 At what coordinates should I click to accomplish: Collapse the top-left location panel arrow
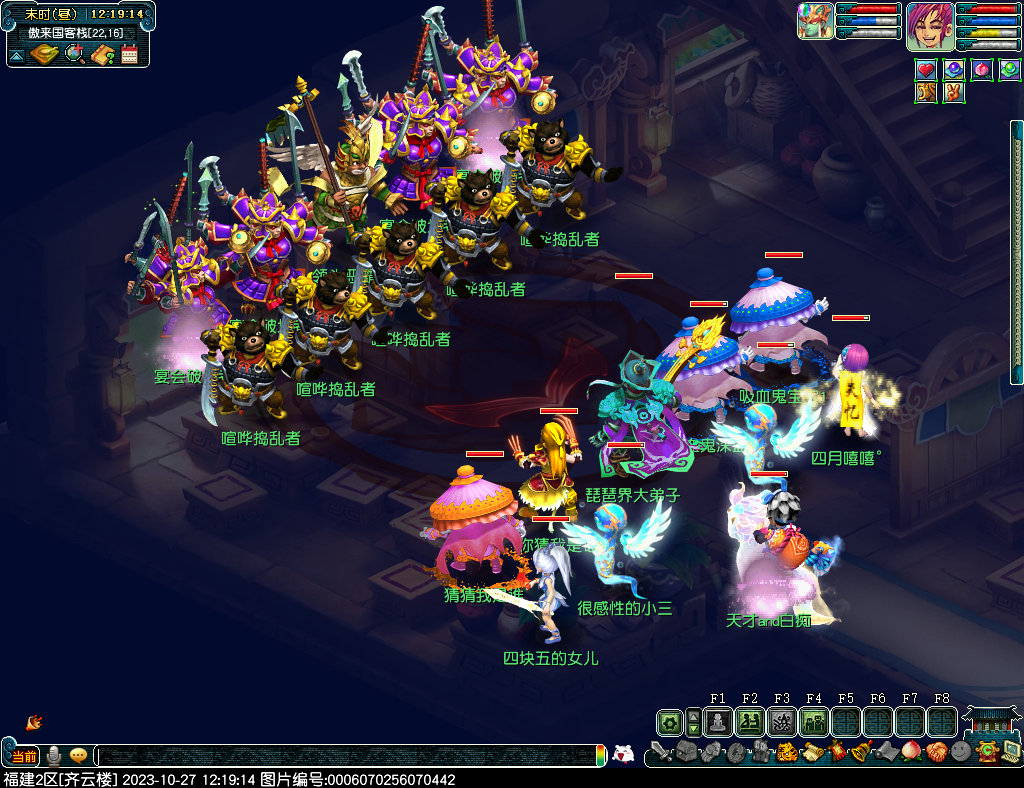17,54
